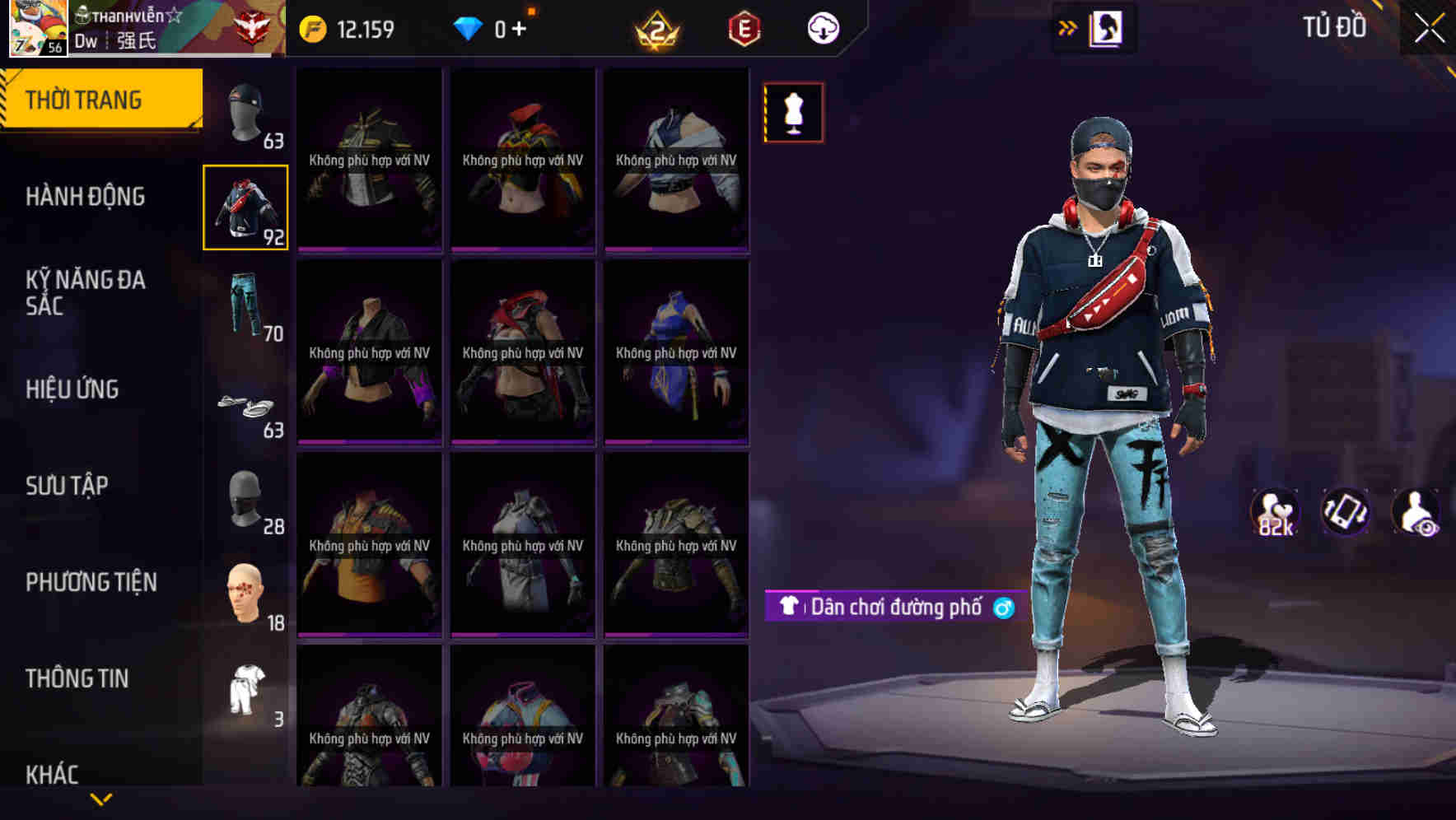Select the highlighted jacket thumbnail with 92 count
1456x820 pixels.
[x=245, y=206]
